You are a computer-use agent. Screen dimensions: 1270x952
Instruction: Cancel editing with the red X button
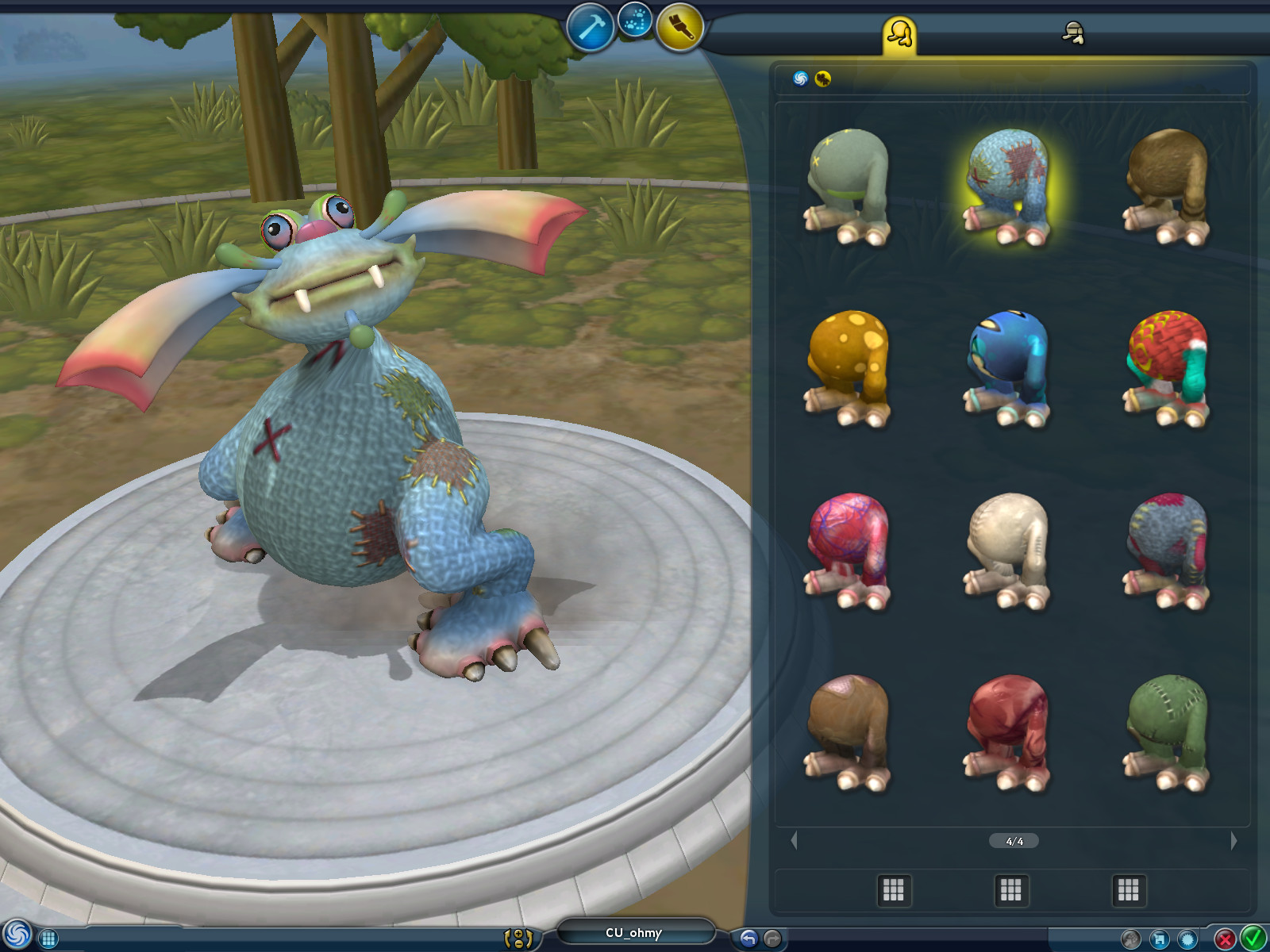point(1226,937)
